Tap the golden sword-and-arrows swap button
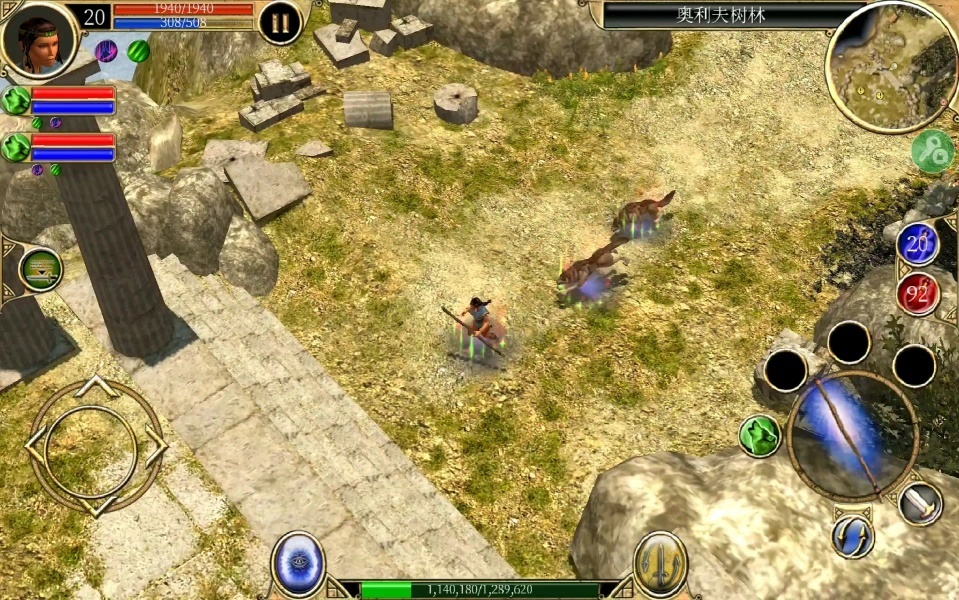This screenshot has width=959, height=600. pyautogui.click(x=660, y=563)
